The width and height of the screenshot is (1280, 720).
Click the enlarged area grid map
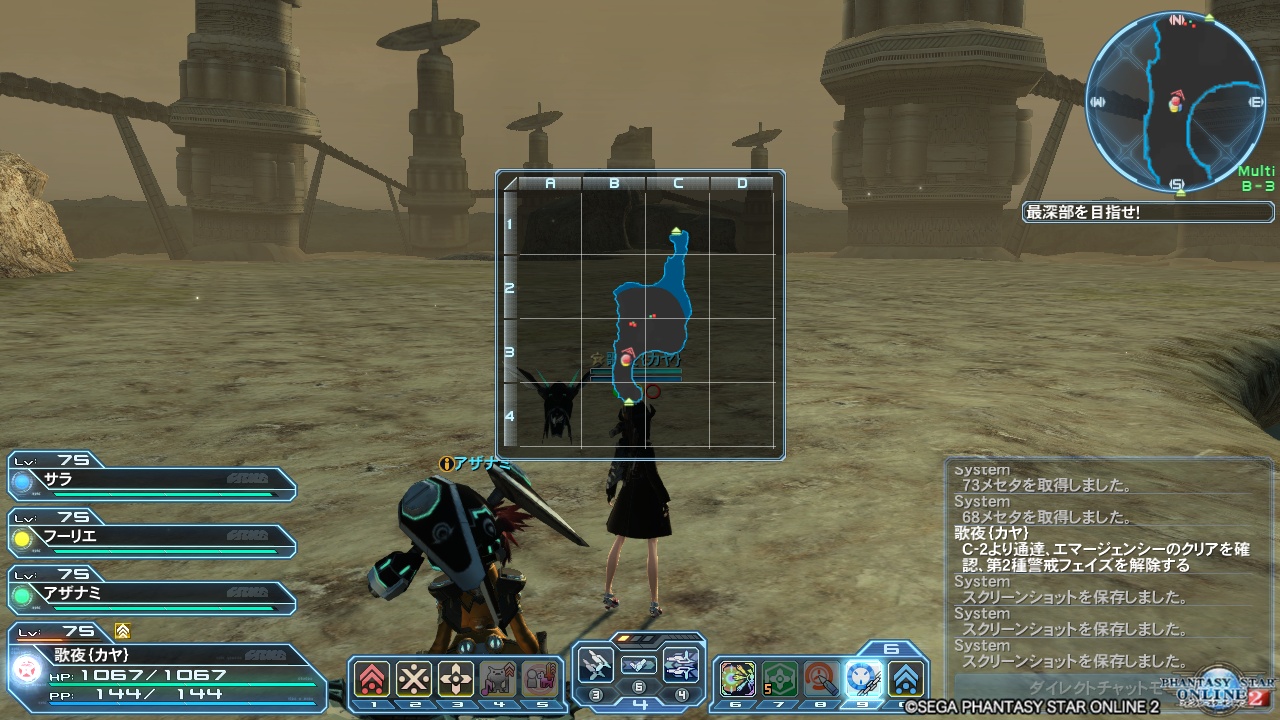[x=640, y=315]
